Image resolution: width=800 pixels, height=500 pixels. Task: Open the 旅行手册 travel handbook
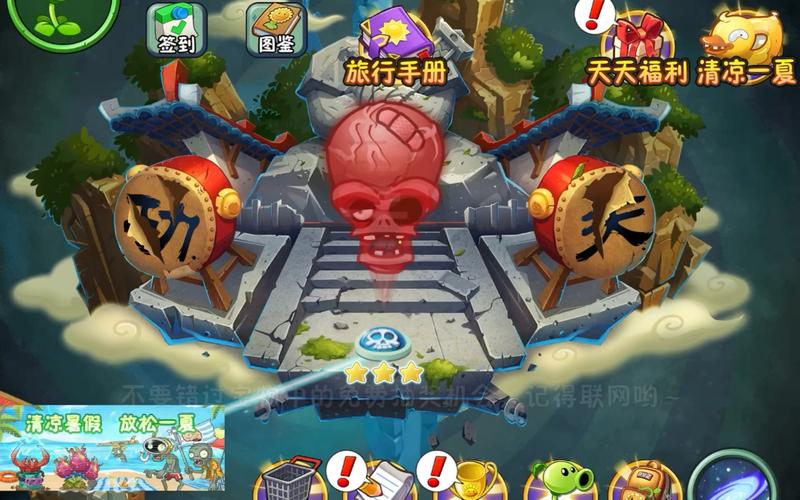pos(394,45)
